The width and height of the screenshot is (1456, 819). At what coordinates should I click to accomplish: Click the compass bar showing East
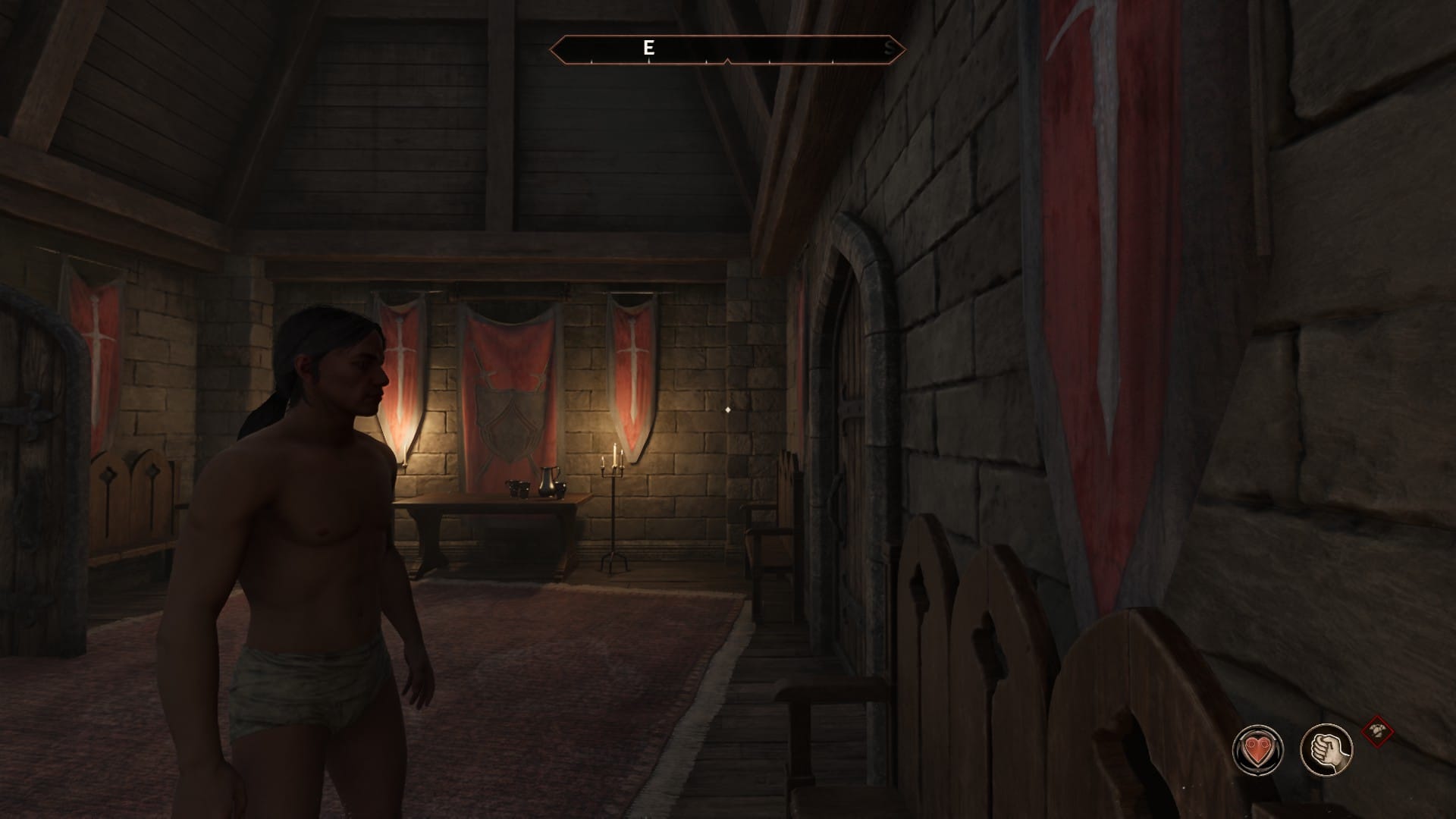point(726,49)
